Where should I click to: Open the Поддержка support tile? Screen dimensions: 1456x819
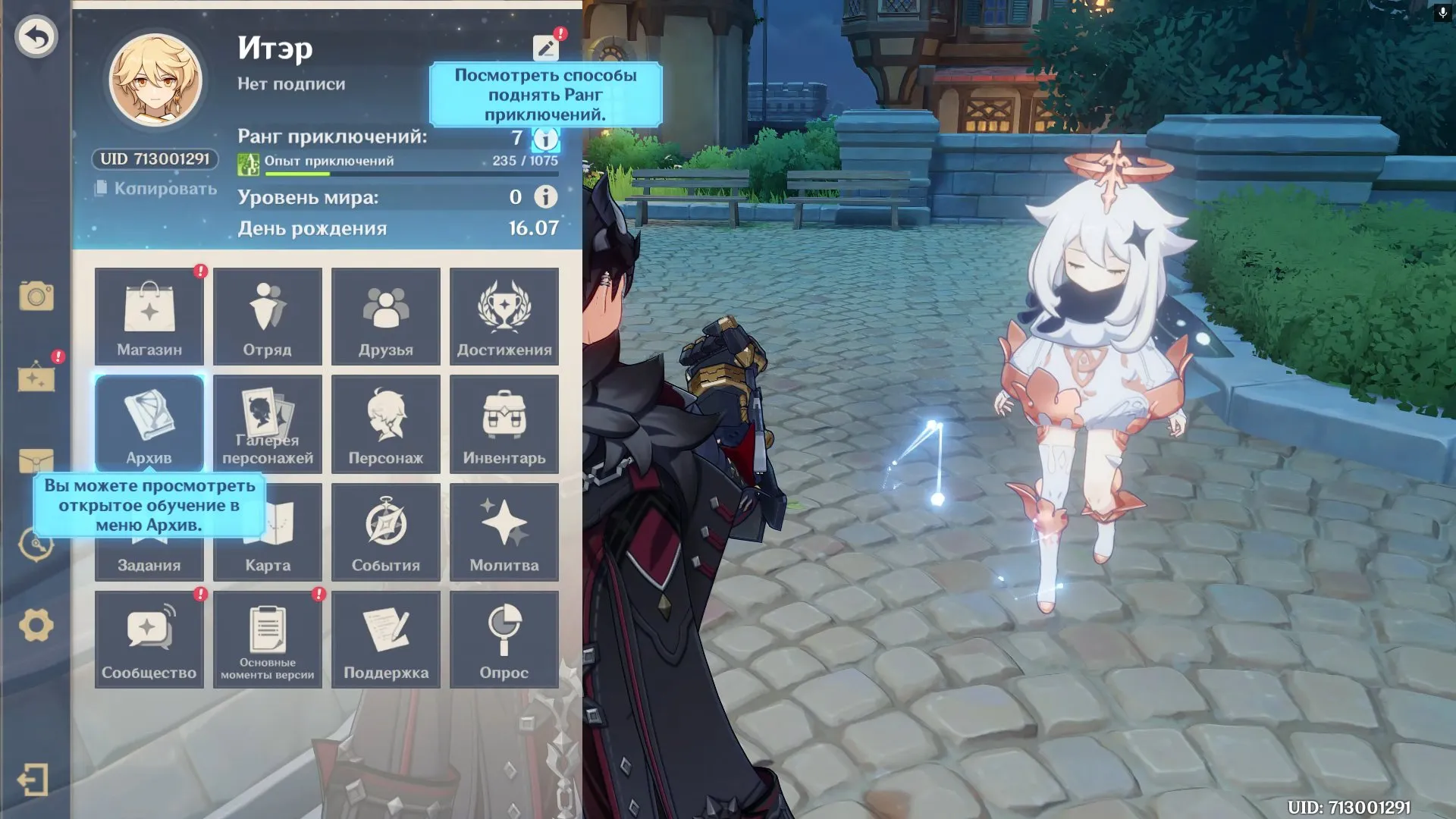pyautogui.click(x=386, y=639)
